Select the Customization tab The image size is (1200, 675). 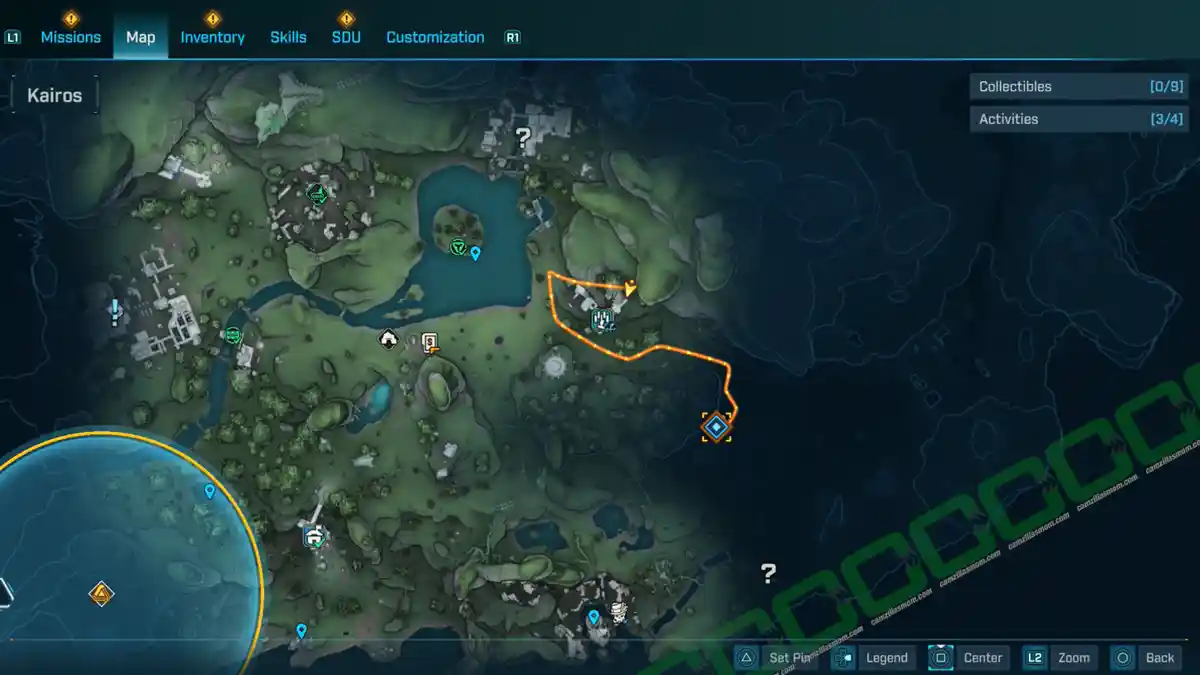435,37
